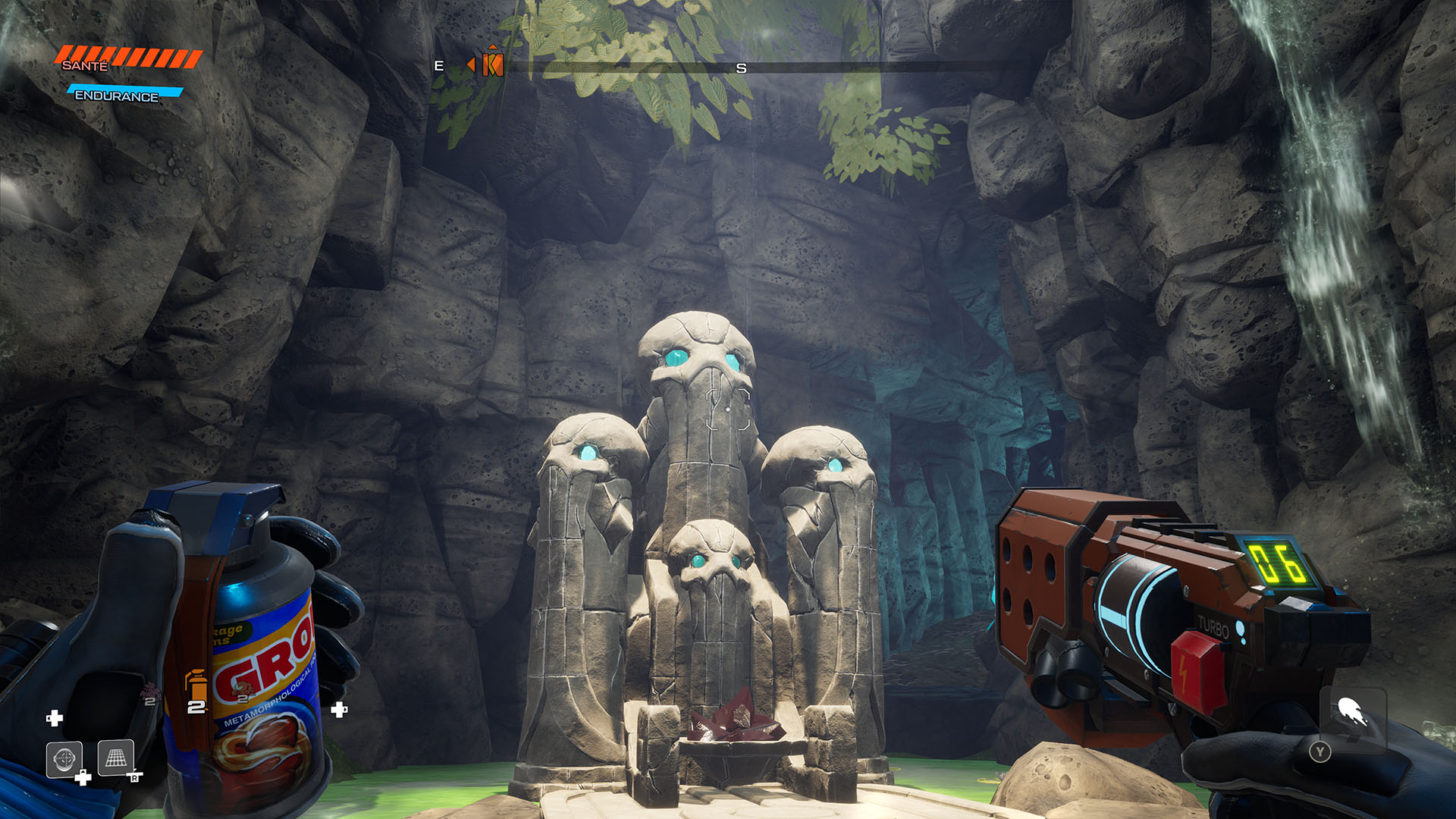This screenshot has height=819, width=1456.
Task: Select the scanner visor icon
Action: [x=64, y=759]
